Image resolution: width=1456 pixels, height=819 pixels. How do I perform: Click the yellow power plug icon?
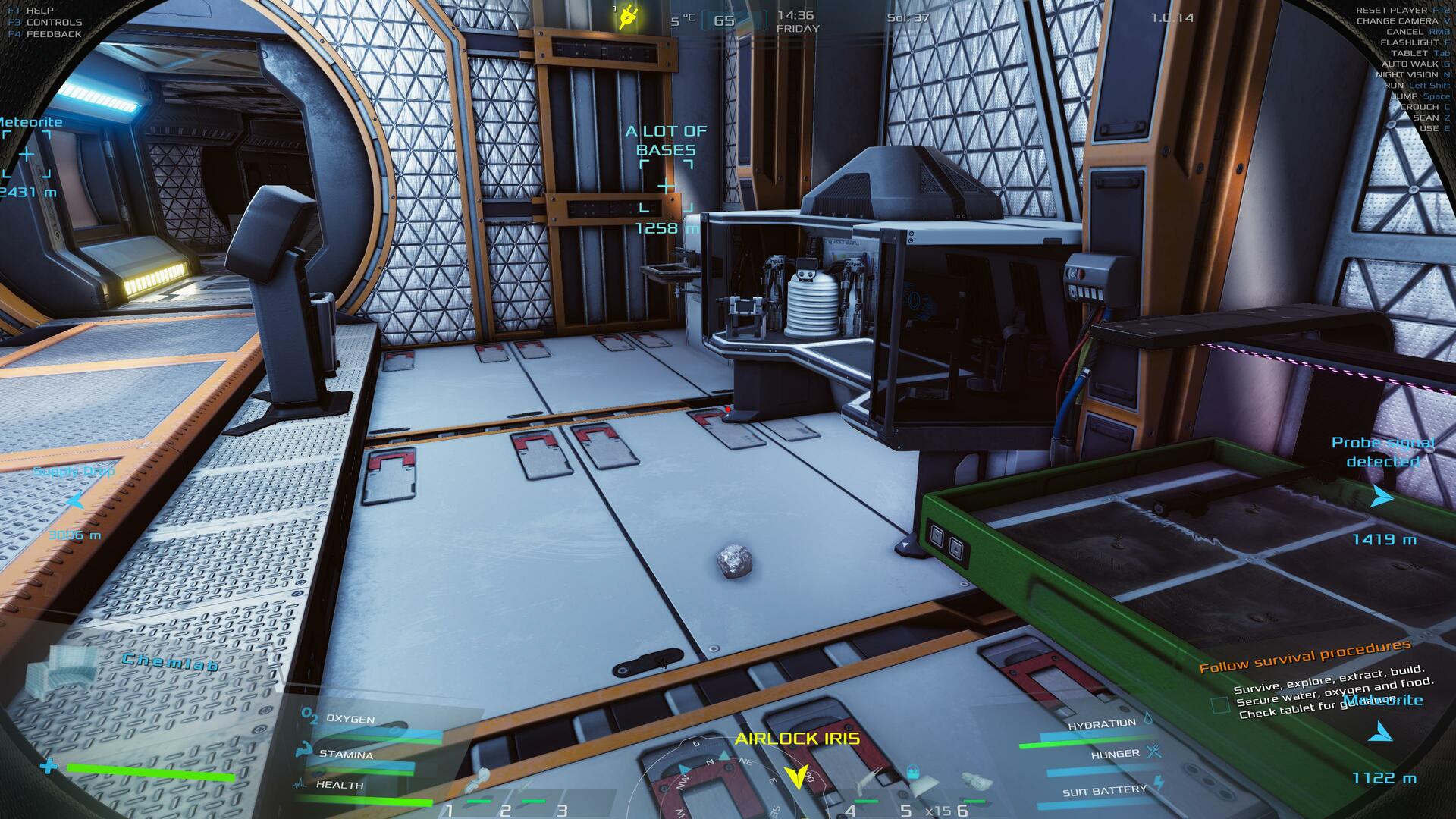[626, 17]
